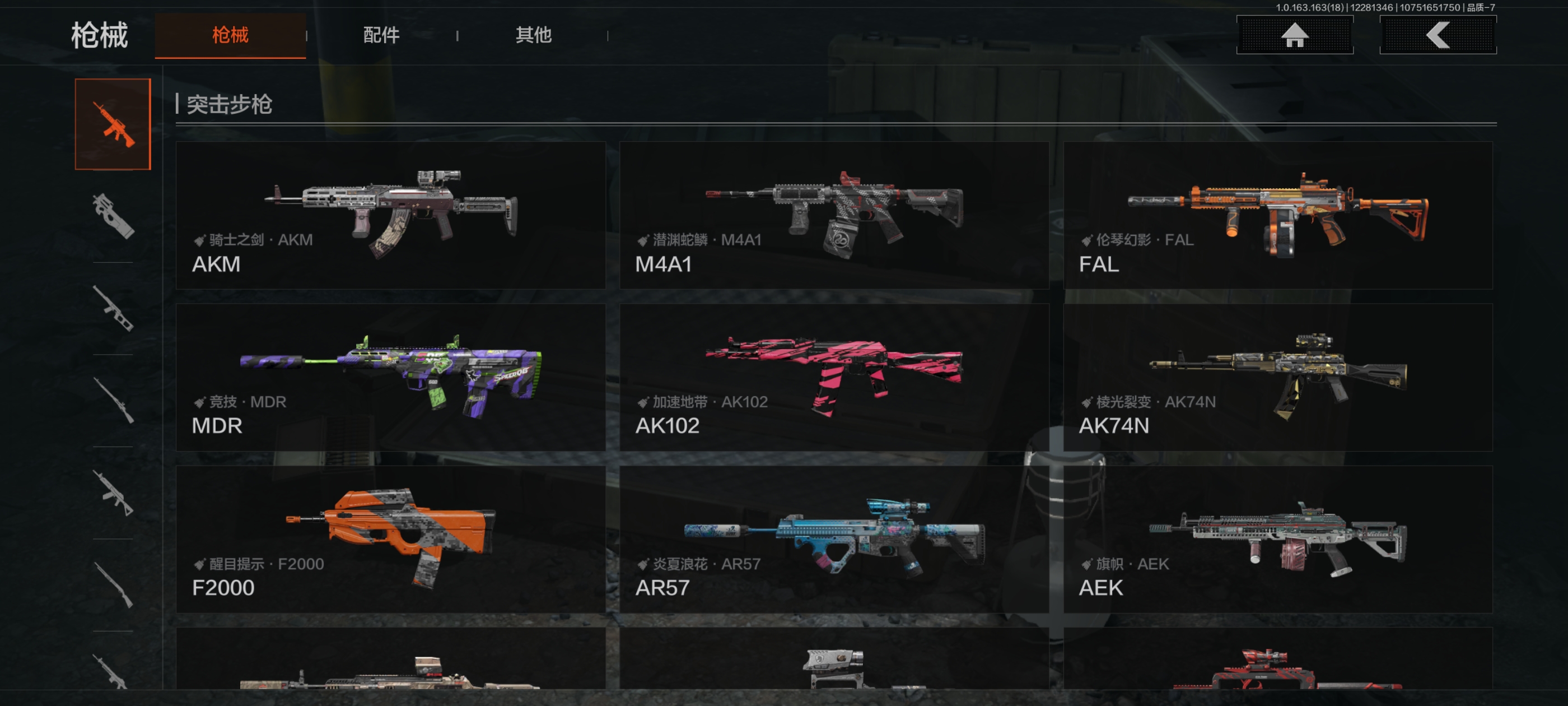Select the blue AR57 rifle
1568x706 pixels.
click(834, 539)
